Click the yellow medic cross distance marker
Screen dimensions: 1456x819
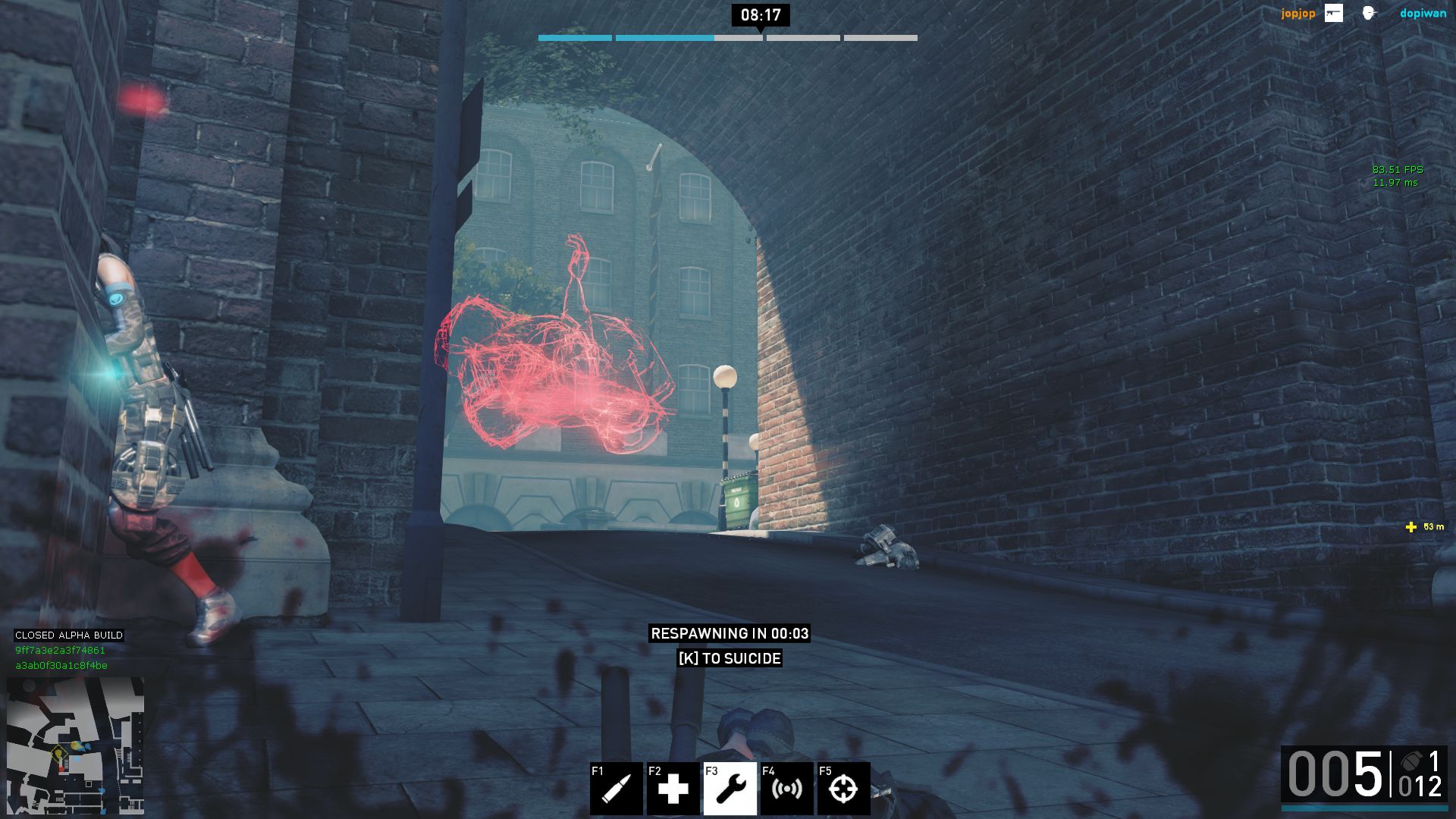pyautogui.click(x=1410, y=527)
